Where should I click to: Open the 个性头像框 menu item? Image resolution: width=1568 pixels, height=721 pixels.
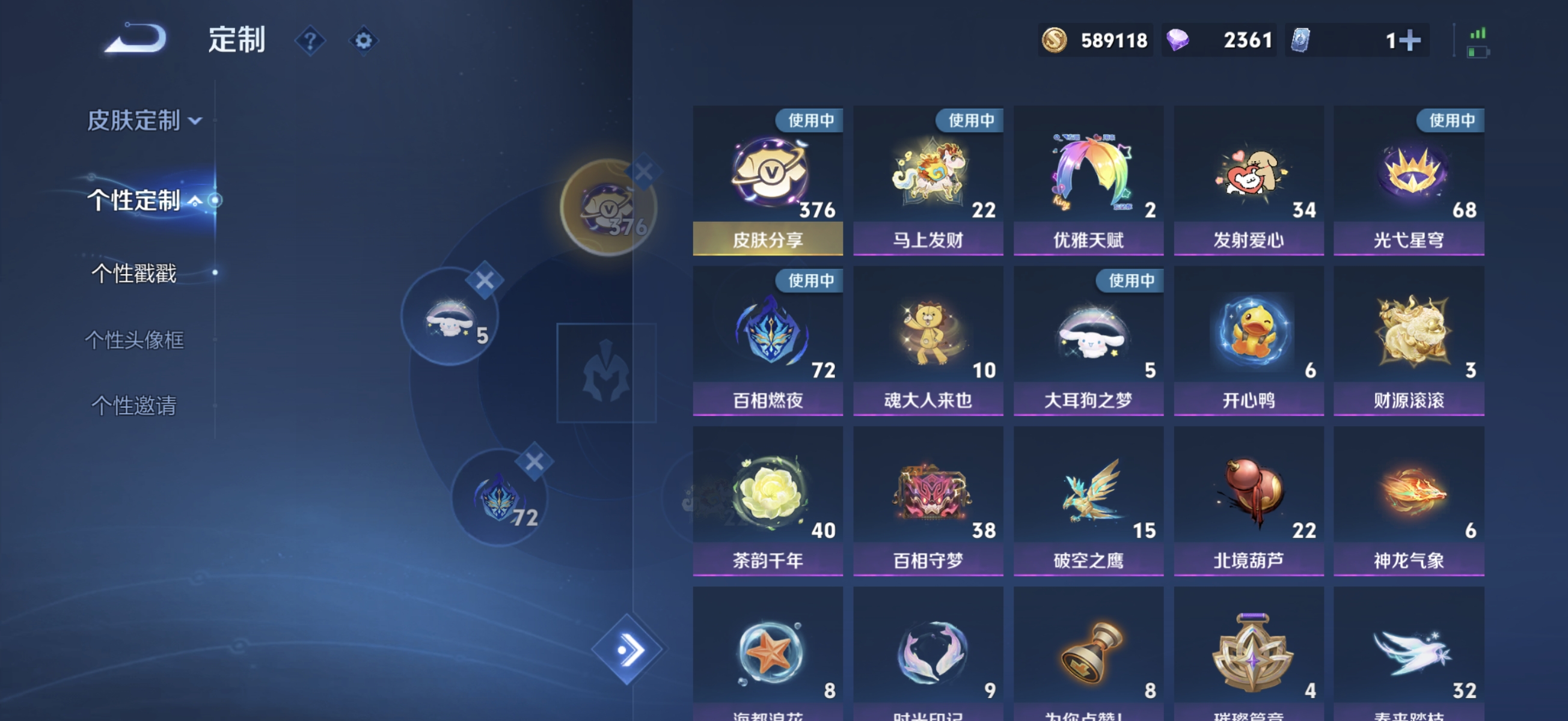coord(135,341)
